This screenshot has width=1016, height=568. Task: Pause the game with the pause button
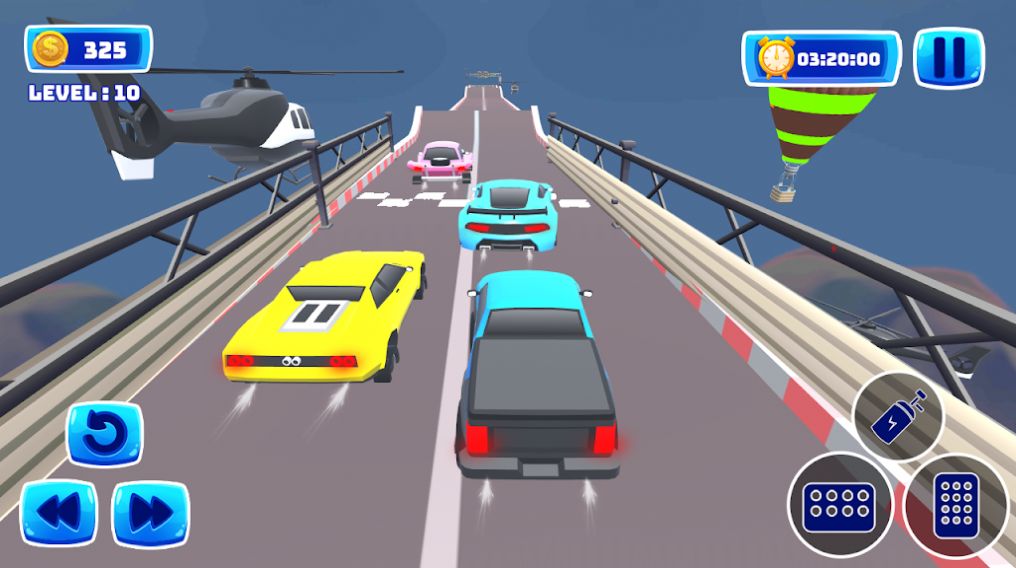[948, 58]
